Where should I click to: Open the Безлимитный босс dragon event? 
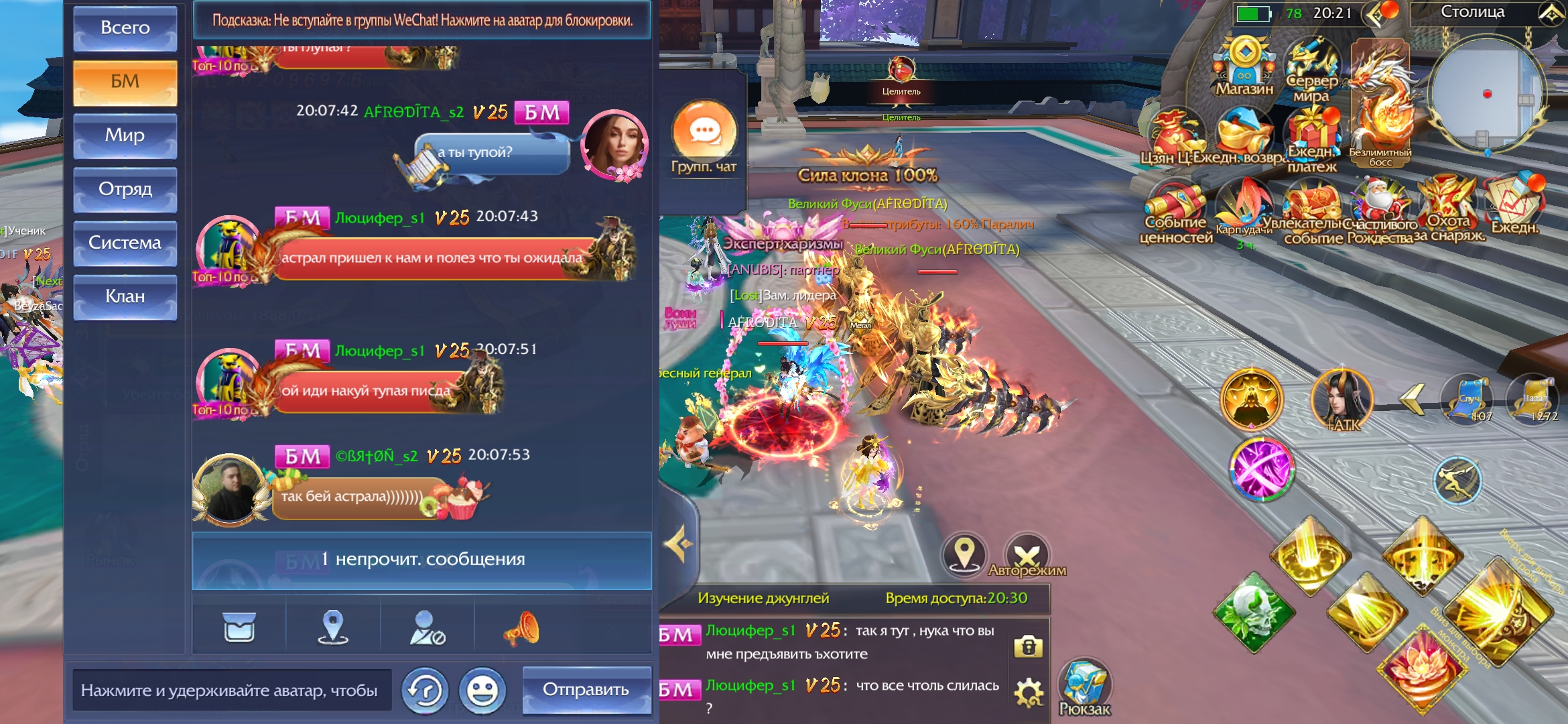point(1380,104)
